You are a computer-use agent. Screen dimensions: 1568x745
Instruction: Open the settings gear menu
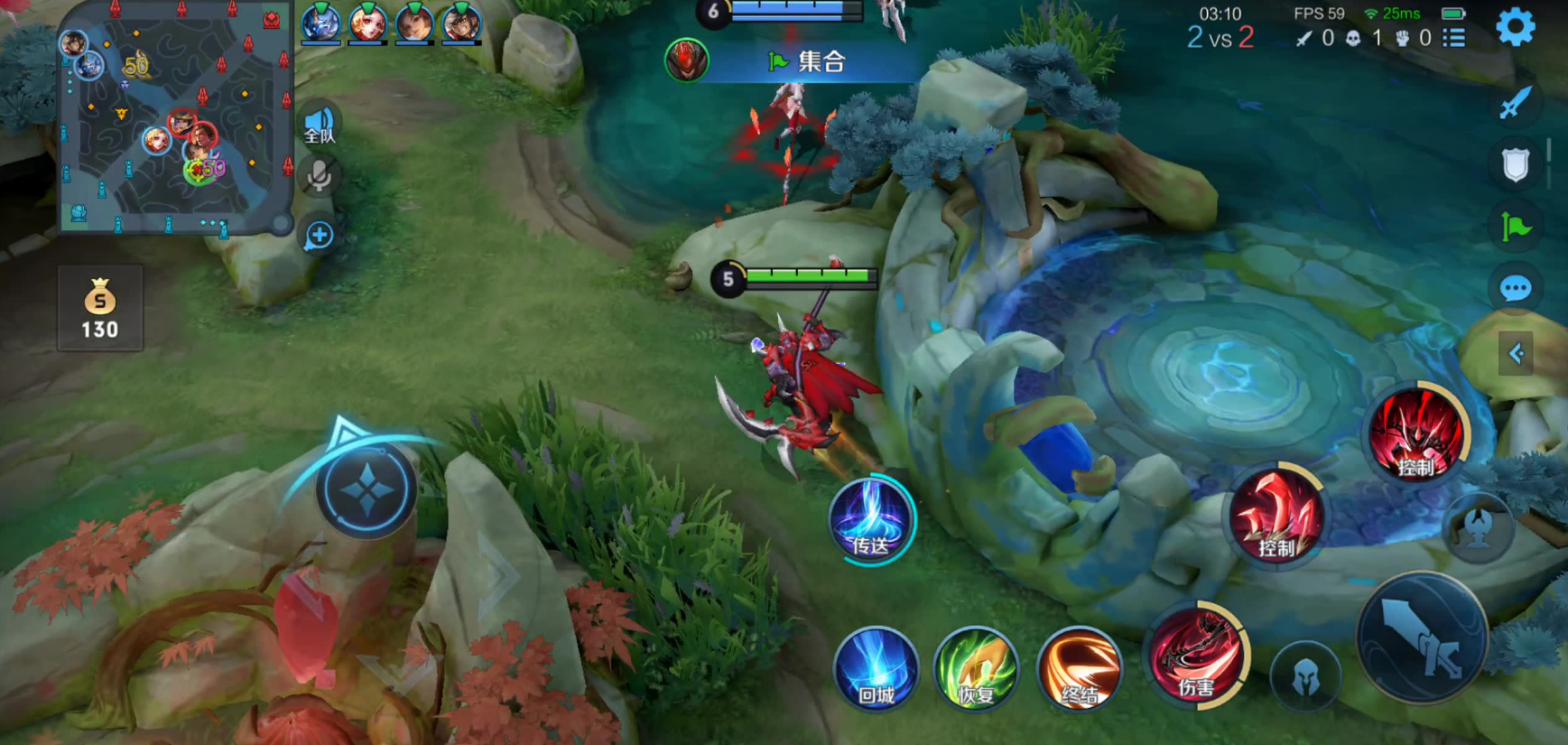coord(1515,28)
